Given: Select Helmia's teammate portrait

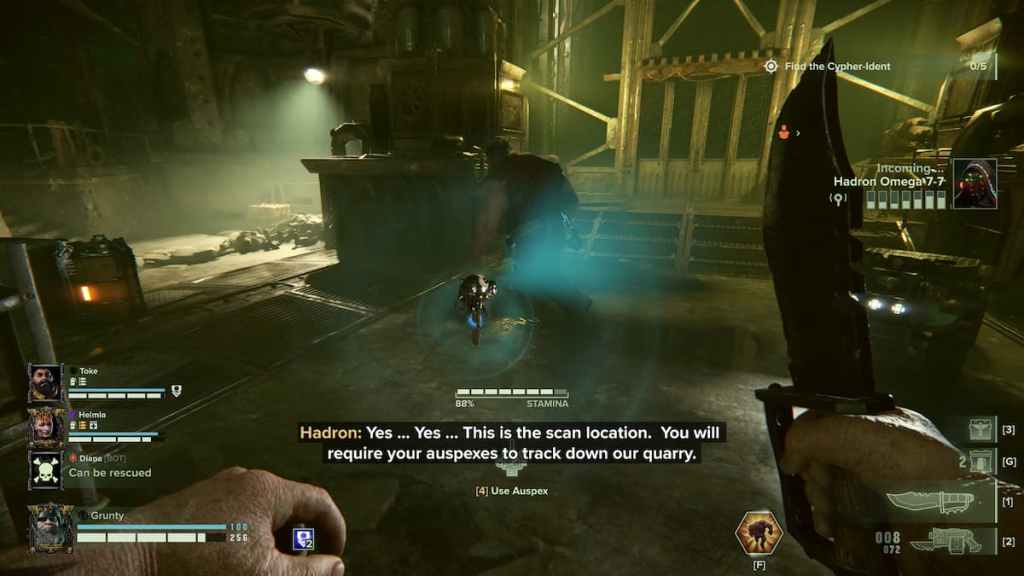Looking at the screenshot, I should click(46, 427).
